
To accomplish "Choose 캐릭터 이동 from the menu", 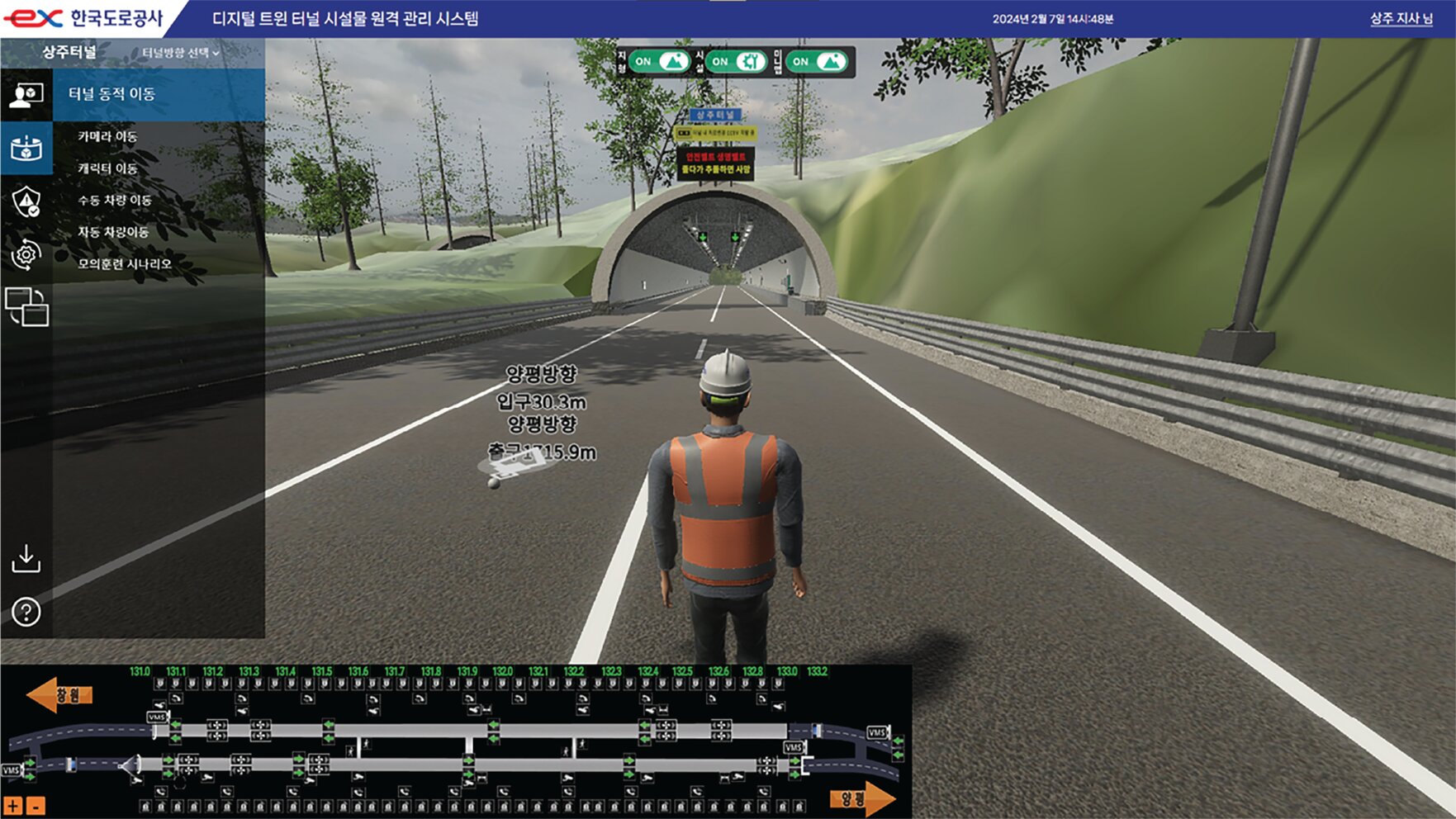I will [x=107, y=168].
